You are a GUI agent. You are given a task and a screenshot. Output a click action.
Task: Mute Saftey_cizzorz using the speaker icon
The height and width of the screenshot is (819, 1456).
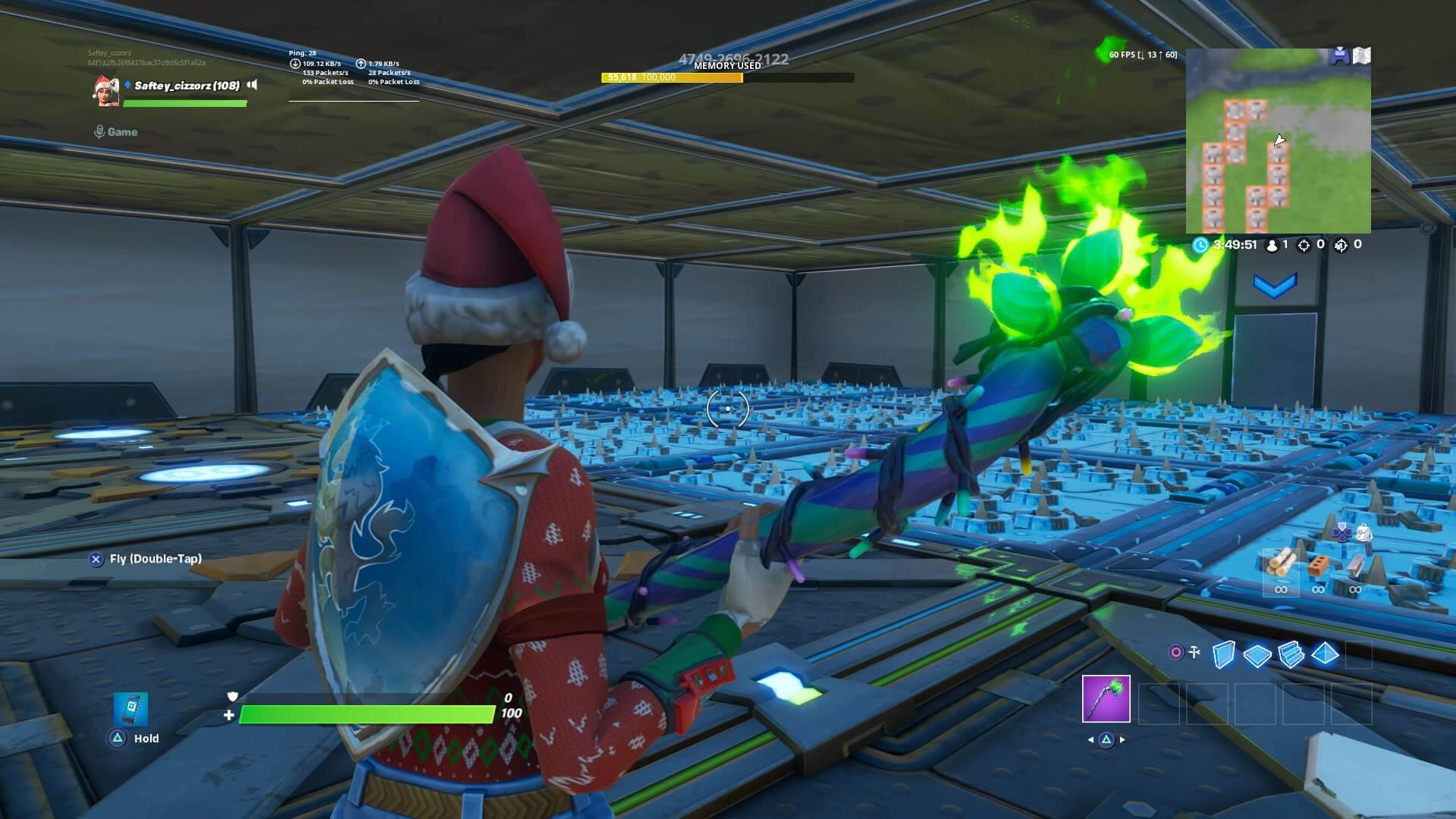(x=252, y=86)
